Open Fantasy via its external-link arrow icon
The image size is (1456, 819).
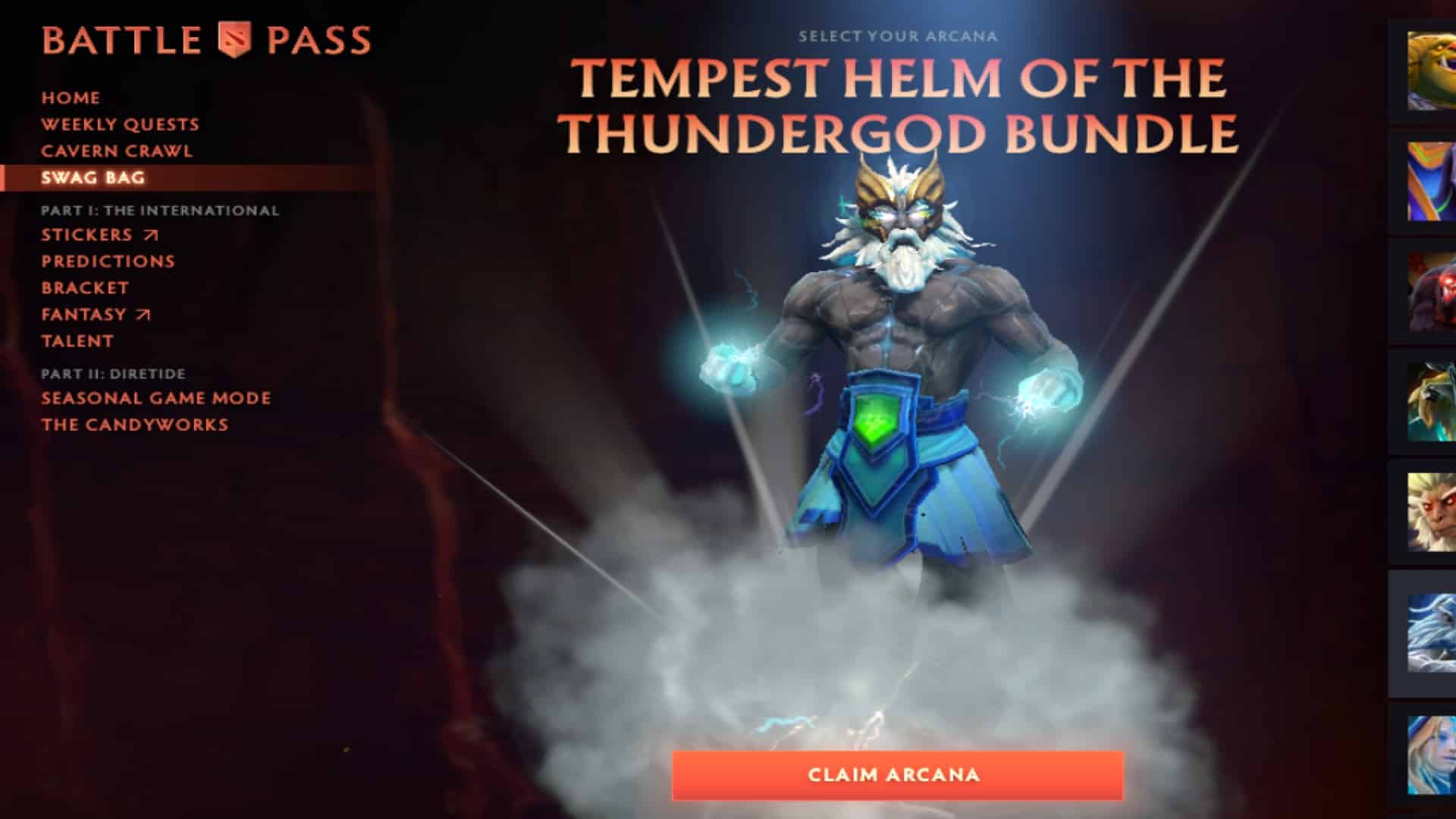tap(144, 313)
